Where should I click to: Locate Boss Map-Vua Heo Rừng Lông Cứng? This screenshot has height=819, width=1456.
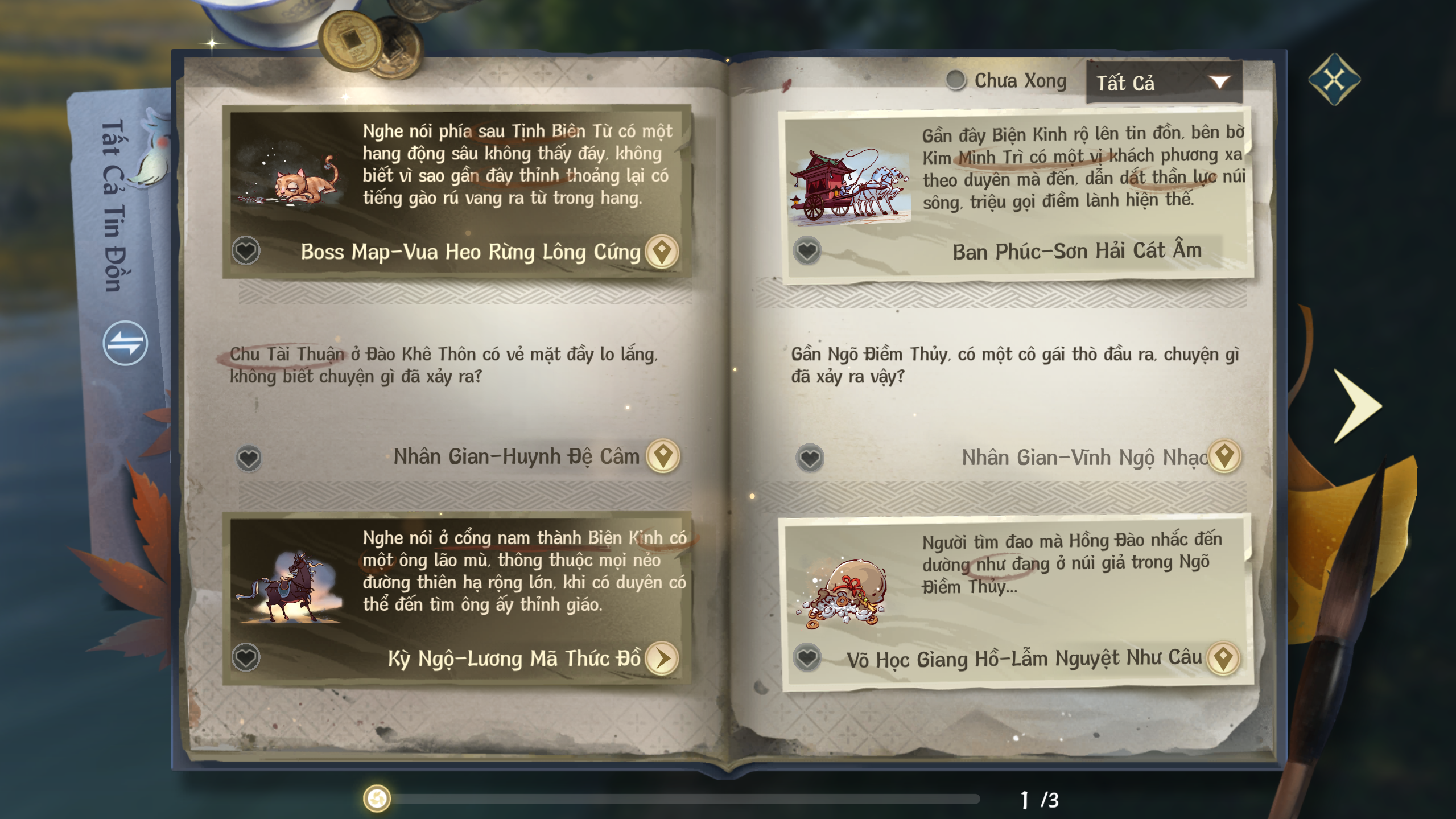662,251
